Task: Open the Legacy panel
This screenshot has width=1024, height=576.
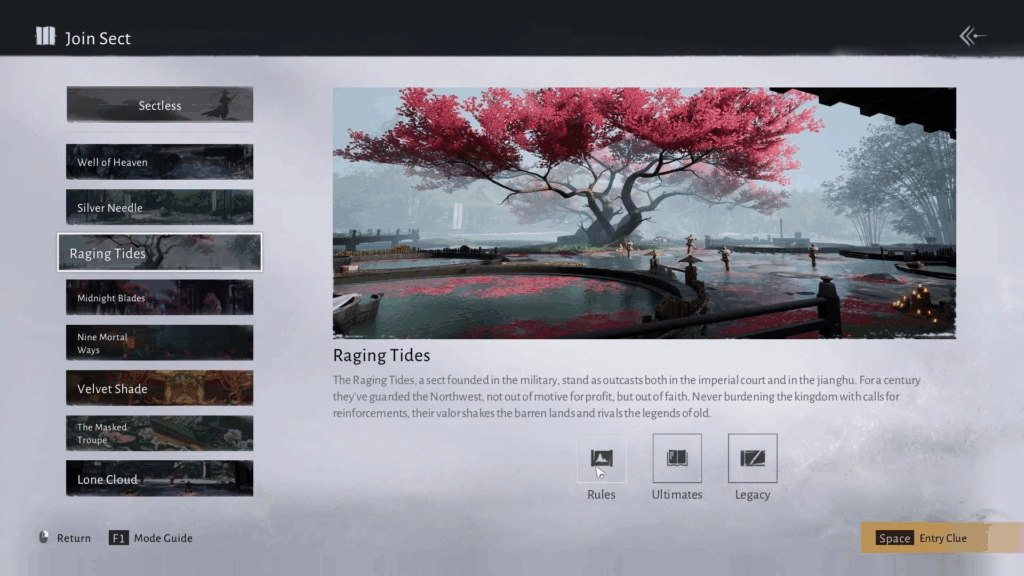Action: (x=752, y=459)
